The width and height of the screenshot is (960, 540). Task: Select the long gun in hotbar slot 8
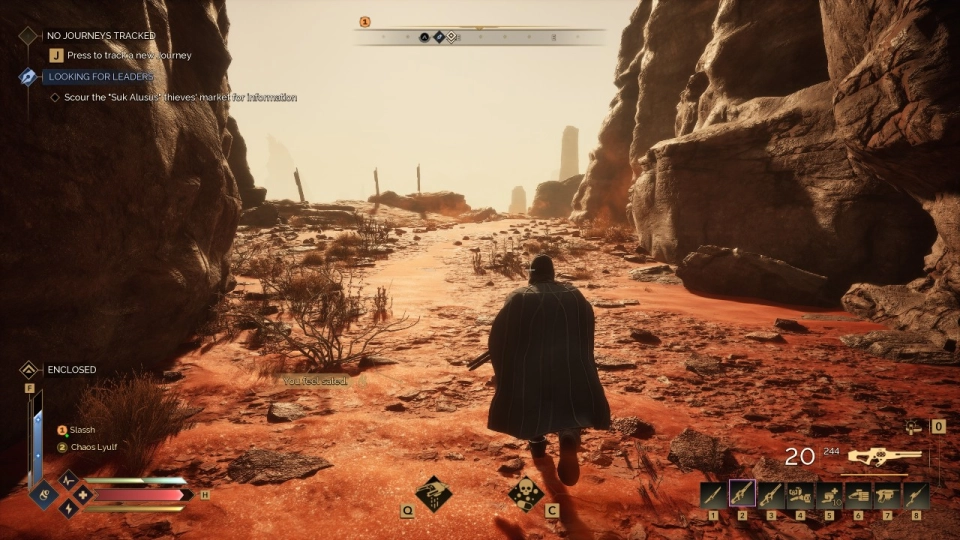(916, 495)
